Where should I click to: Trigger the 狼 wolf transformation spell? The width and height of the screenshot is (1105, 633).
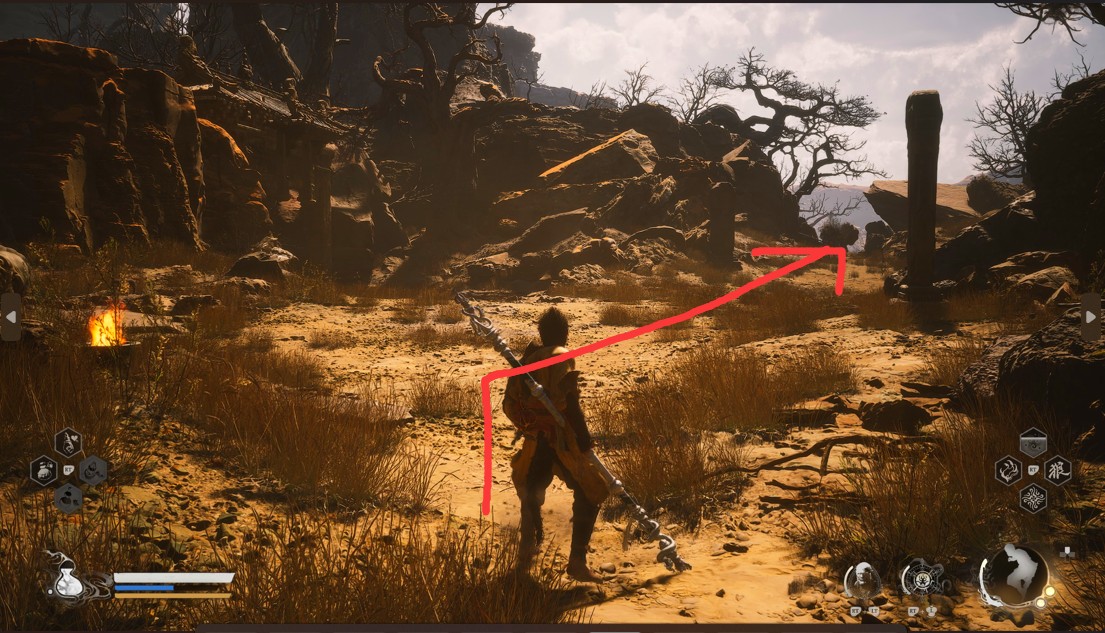[1057, 469]
